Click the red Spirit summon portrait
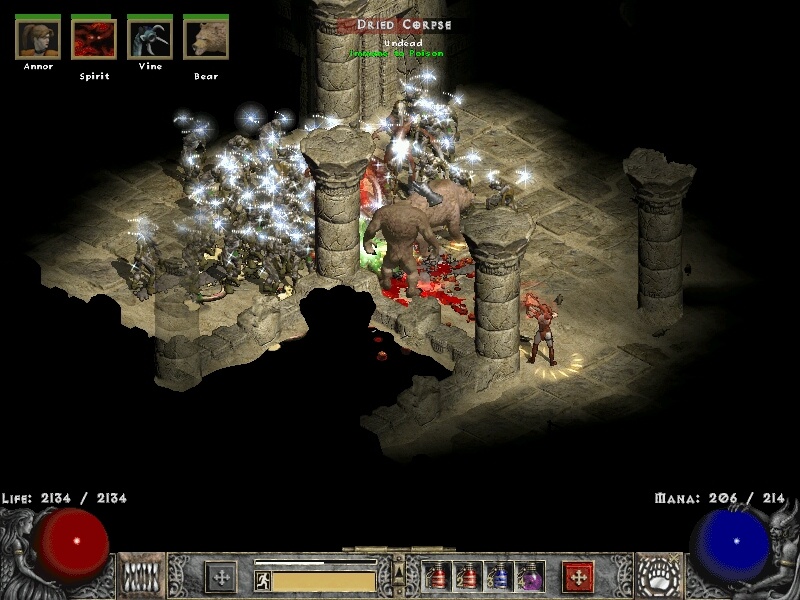This screenshot has width=800, height=600. 94,39
